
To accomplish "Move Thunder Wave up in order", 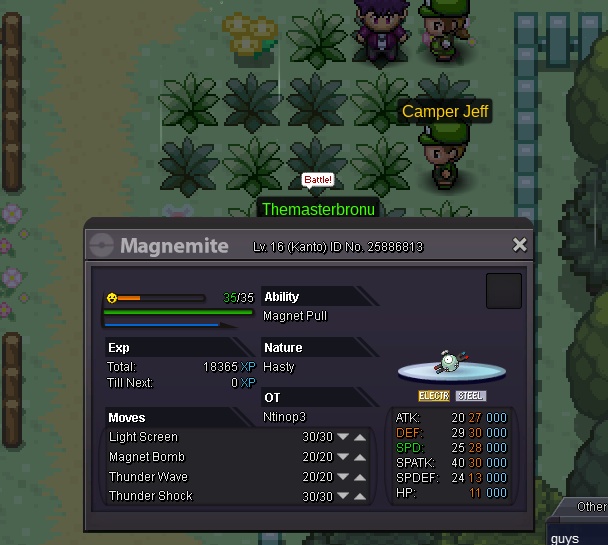I will (x=360, y=477).
